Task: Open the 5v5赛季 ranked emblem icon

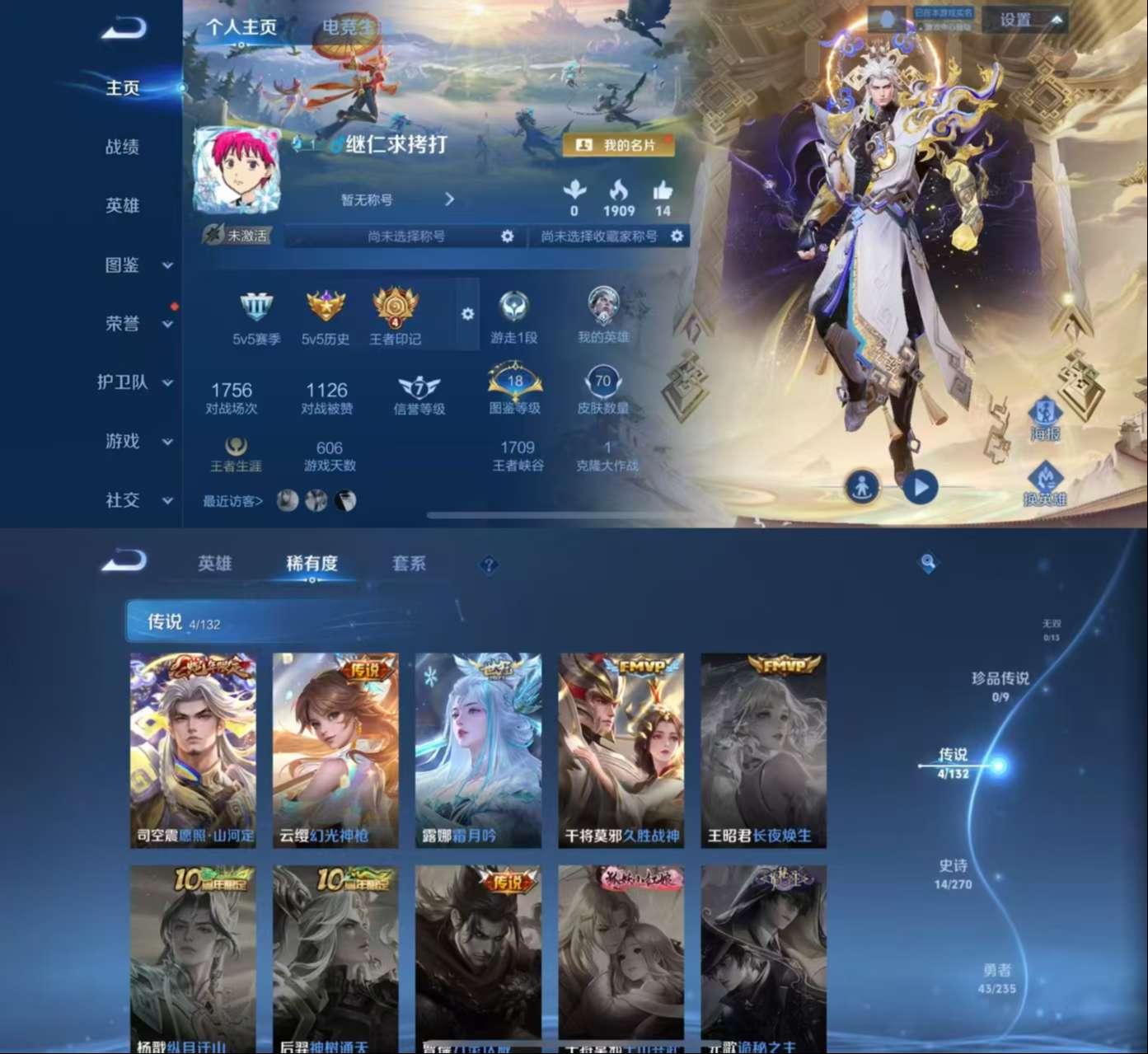Action: [258, 309]
